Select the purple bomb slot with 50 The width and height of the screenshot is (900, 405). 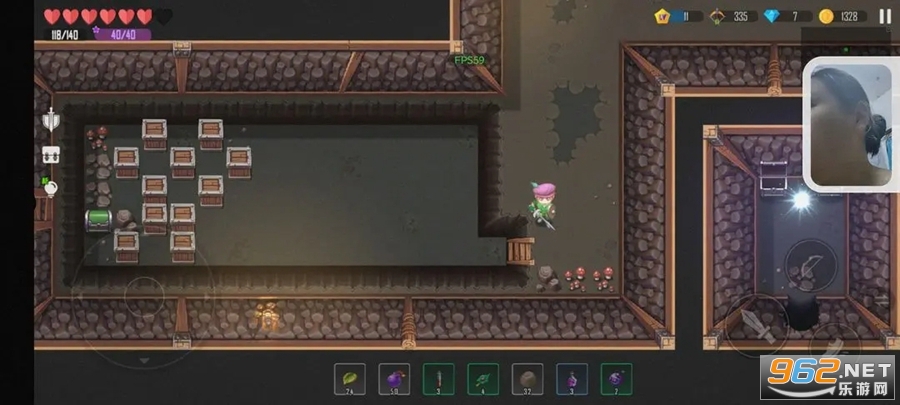point(394,379)
